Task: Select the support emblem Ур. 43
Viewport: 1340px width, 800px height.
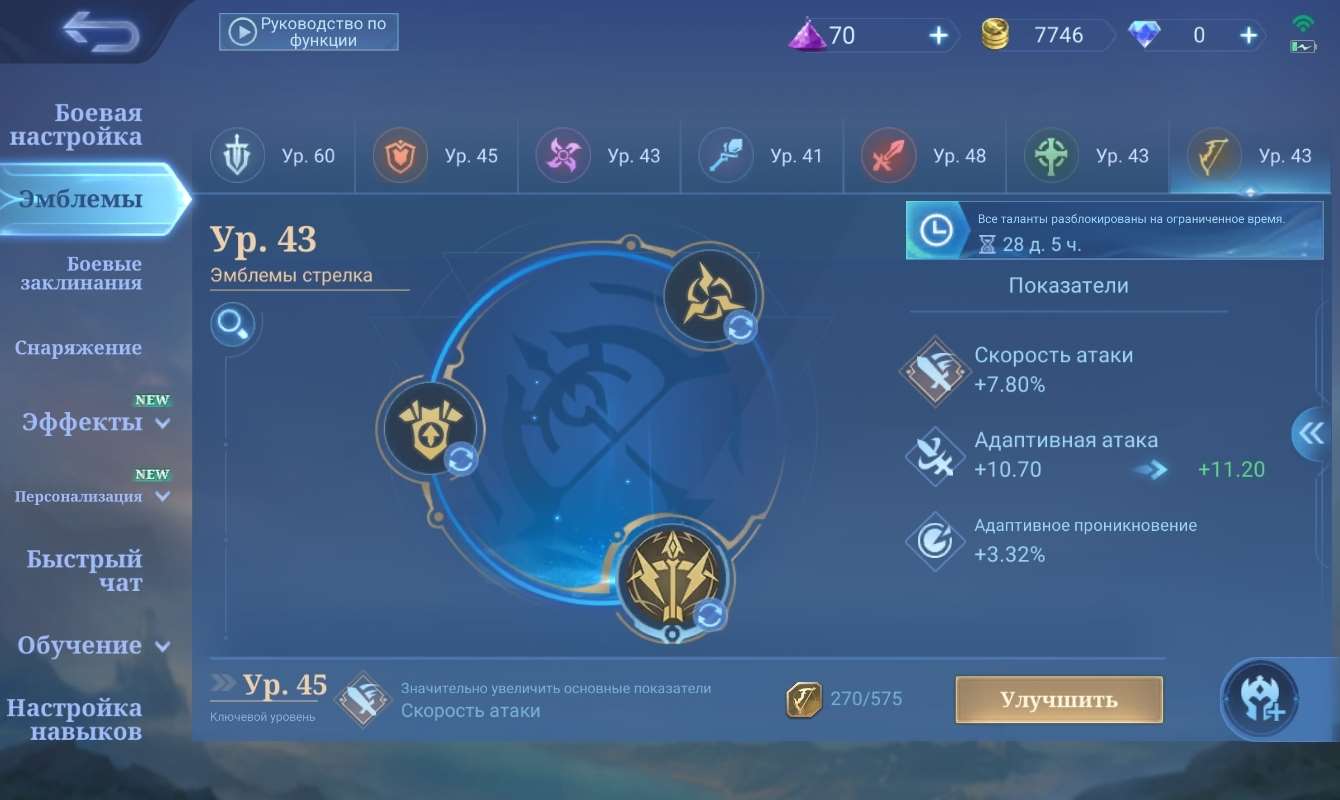Action: (x=1050, y=155)
